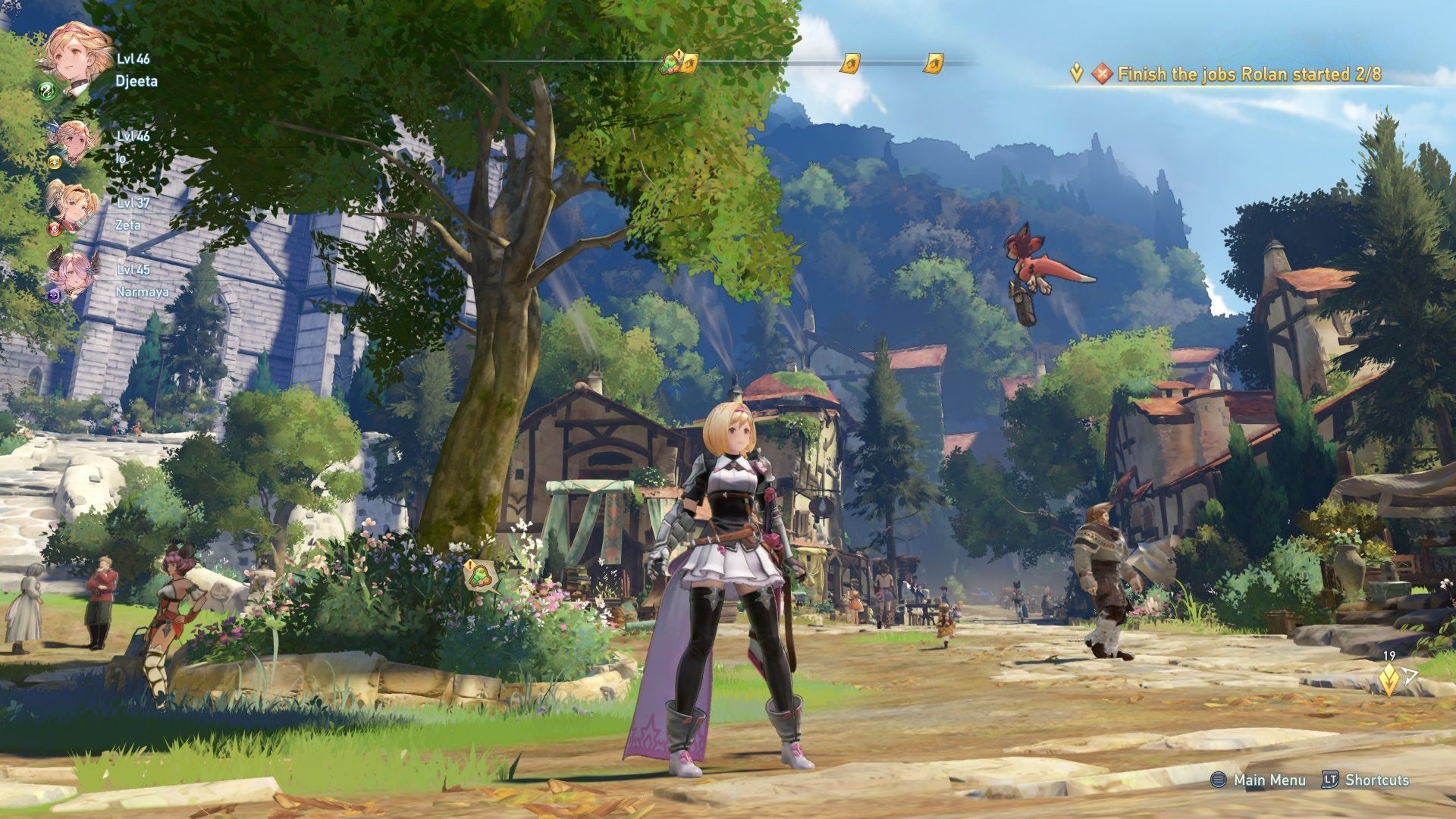Viewport: 1456px width, 819px height.
Task: Select the first scroll milestone icon on the progress bar
Action: click(690, 63)
